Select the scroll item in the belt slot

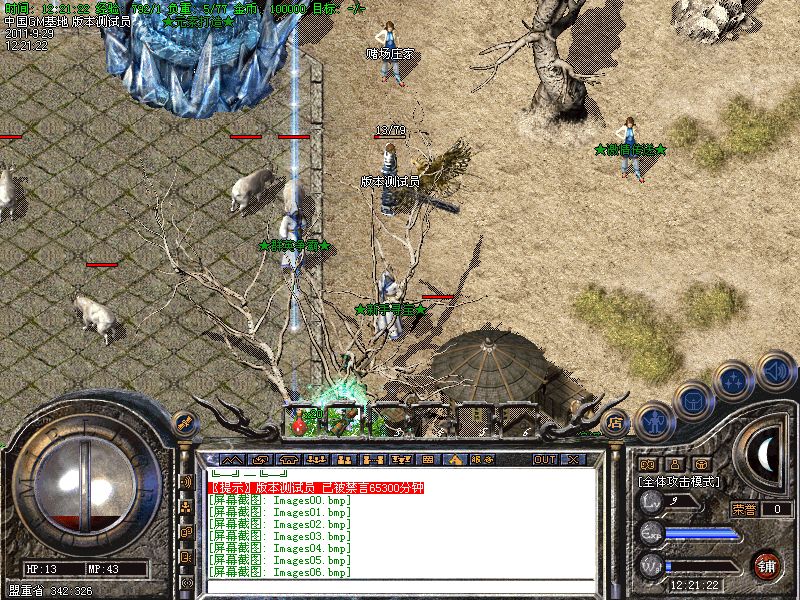340,420
